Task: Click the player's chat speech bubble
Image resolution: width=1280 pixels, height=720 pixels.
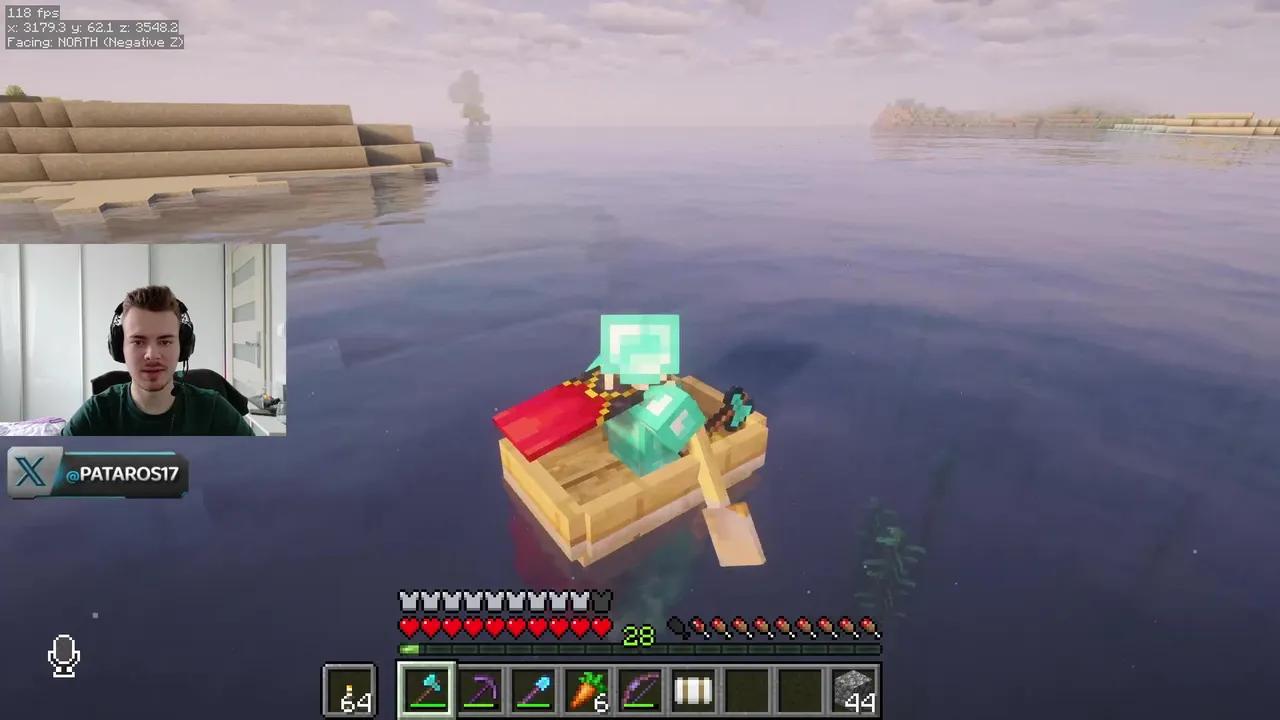Action: [x=640, y=345]
